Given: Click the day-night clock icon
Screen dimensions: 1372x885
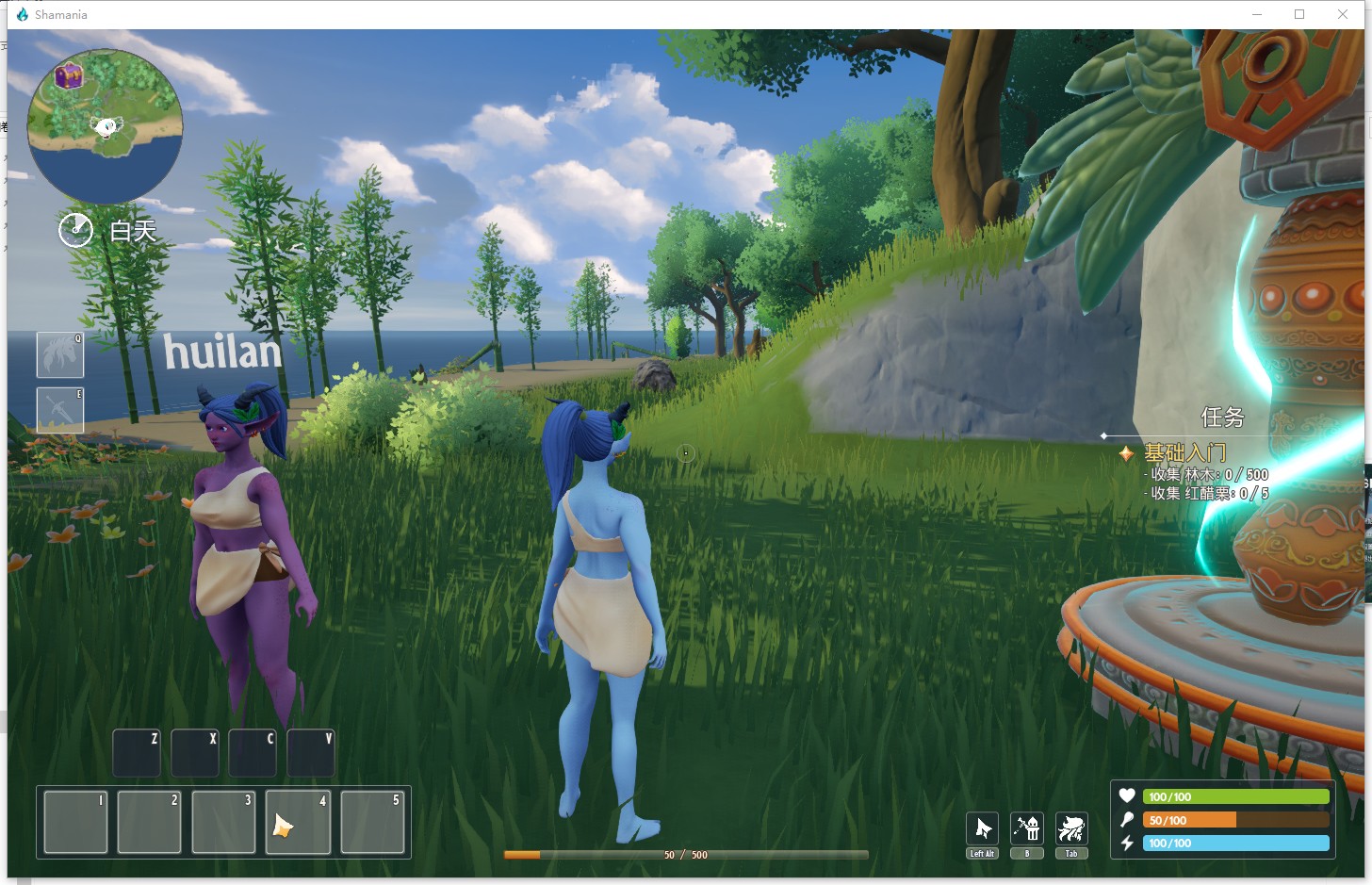Looking at the screenshot, I should tap(75, 230).
